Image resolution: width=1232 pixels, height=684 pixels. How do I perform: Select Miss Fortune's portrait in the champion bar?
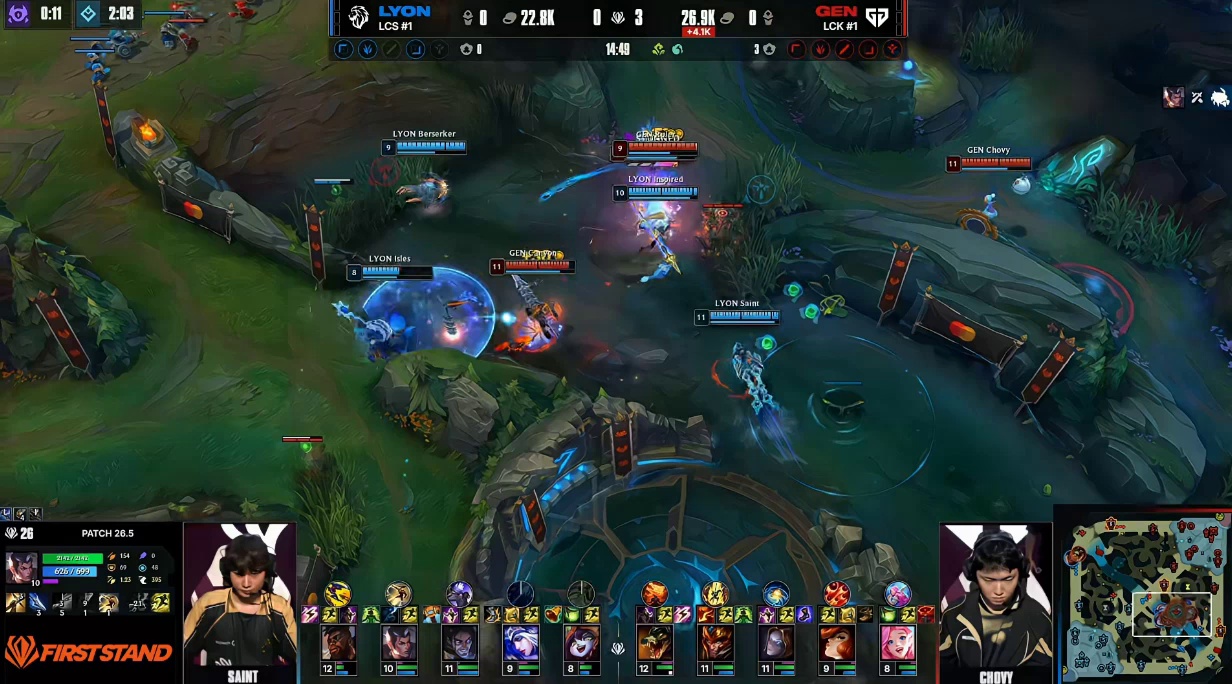pos(837,643)
